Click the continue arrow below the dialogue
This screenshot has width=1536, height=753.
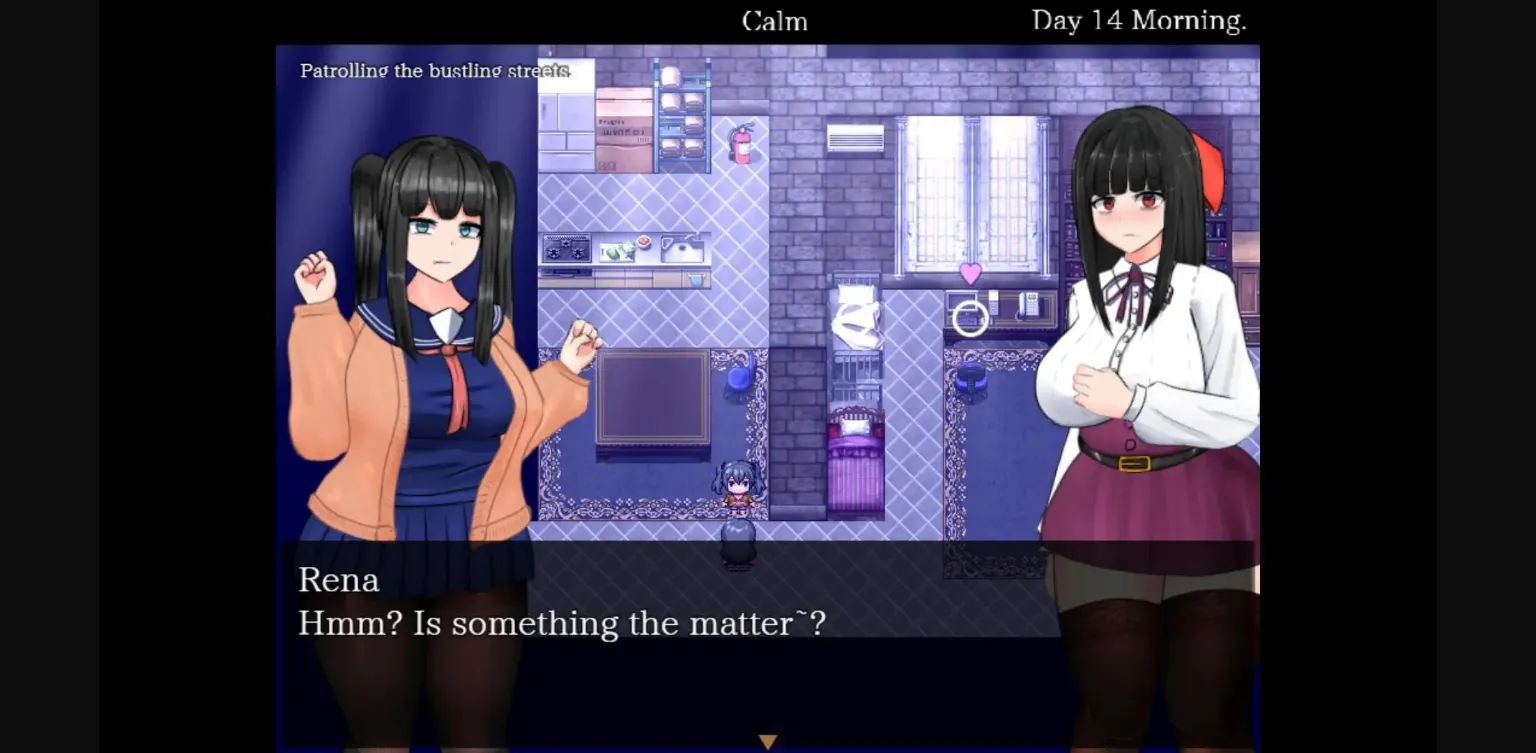coord(767,740)
